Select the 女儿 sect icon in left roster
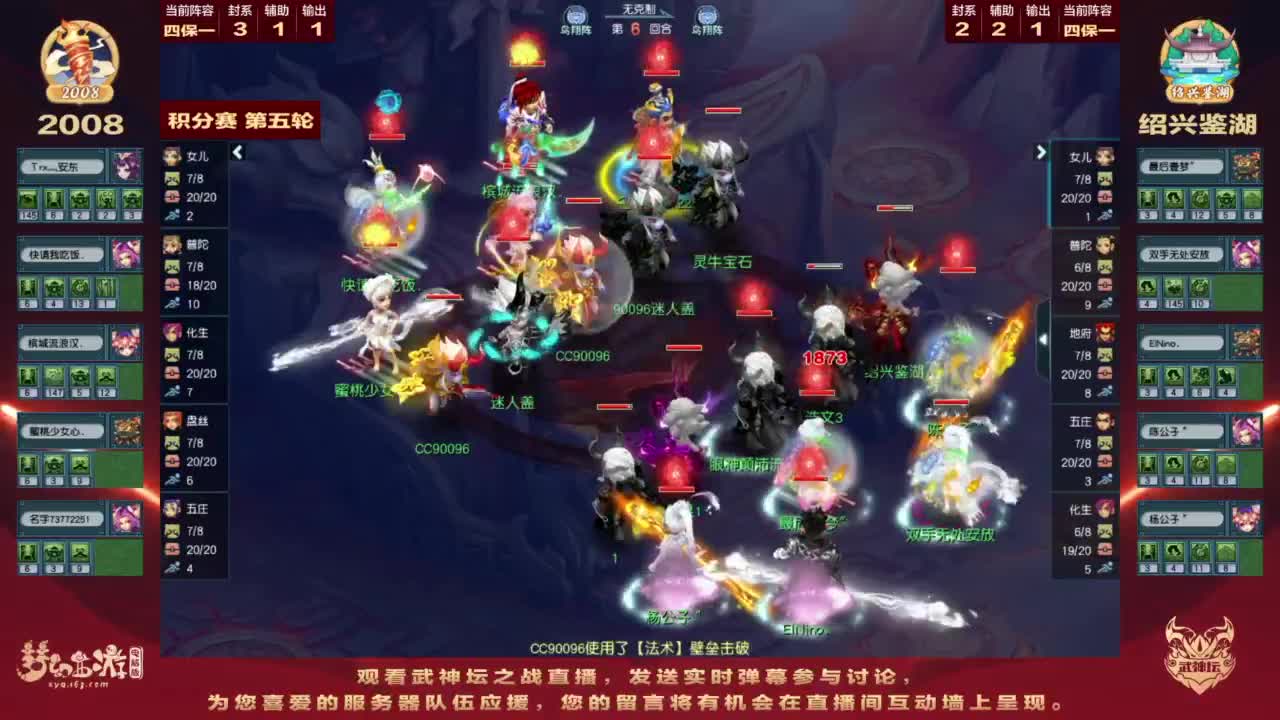The width and height of the screenshot is (1280, 720). pos(172,156)
